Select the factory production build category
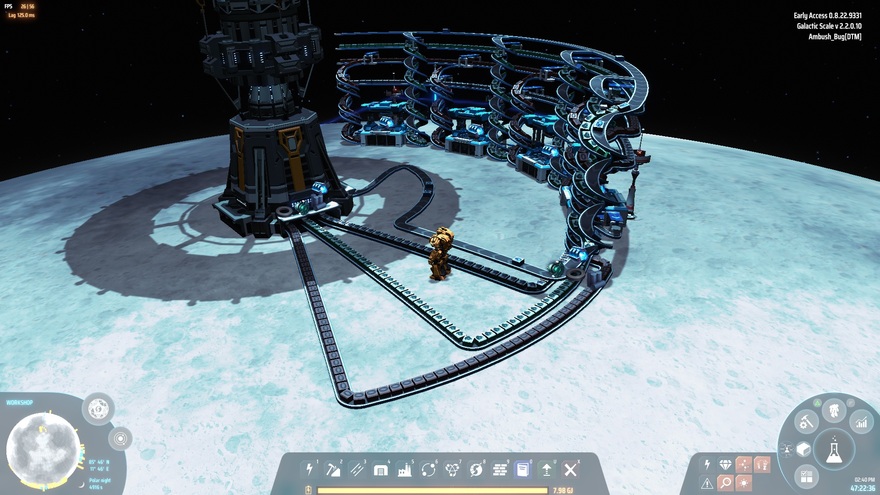Viewport: 880px width, 495px height. [405, 469]
